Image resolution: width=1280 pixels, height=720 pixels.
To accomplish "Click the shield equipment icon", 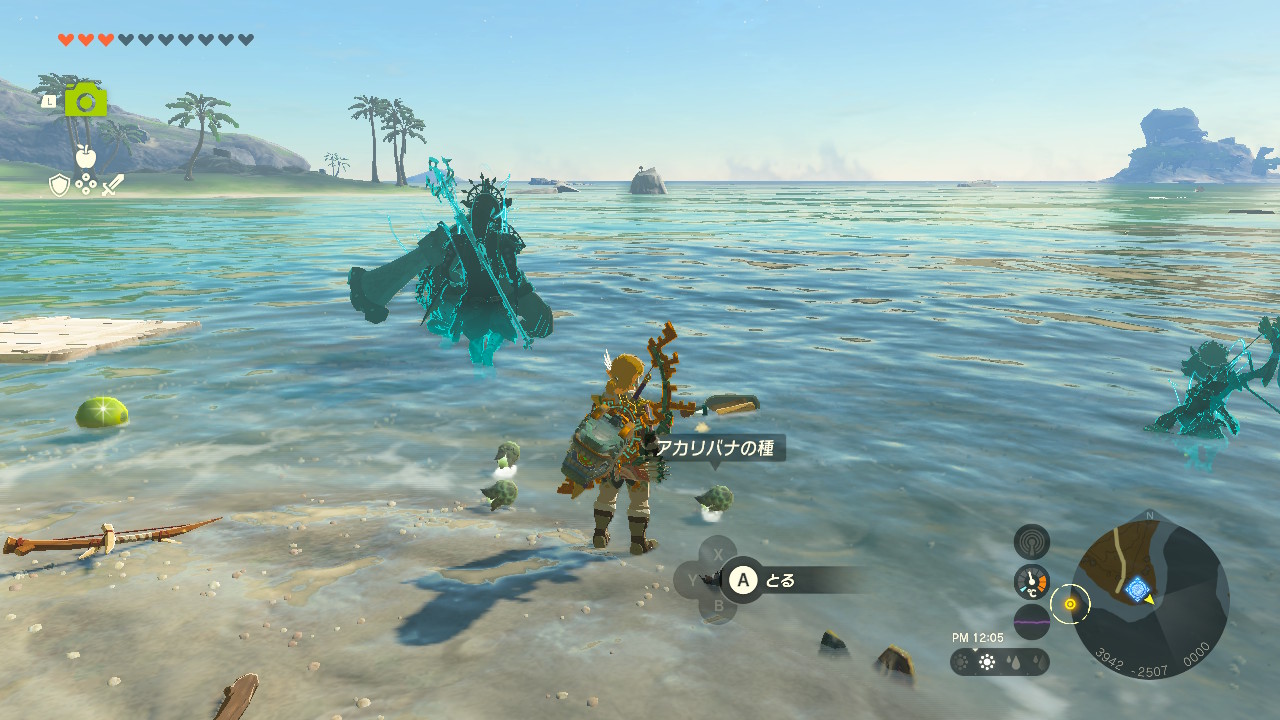I will [60, 185].
